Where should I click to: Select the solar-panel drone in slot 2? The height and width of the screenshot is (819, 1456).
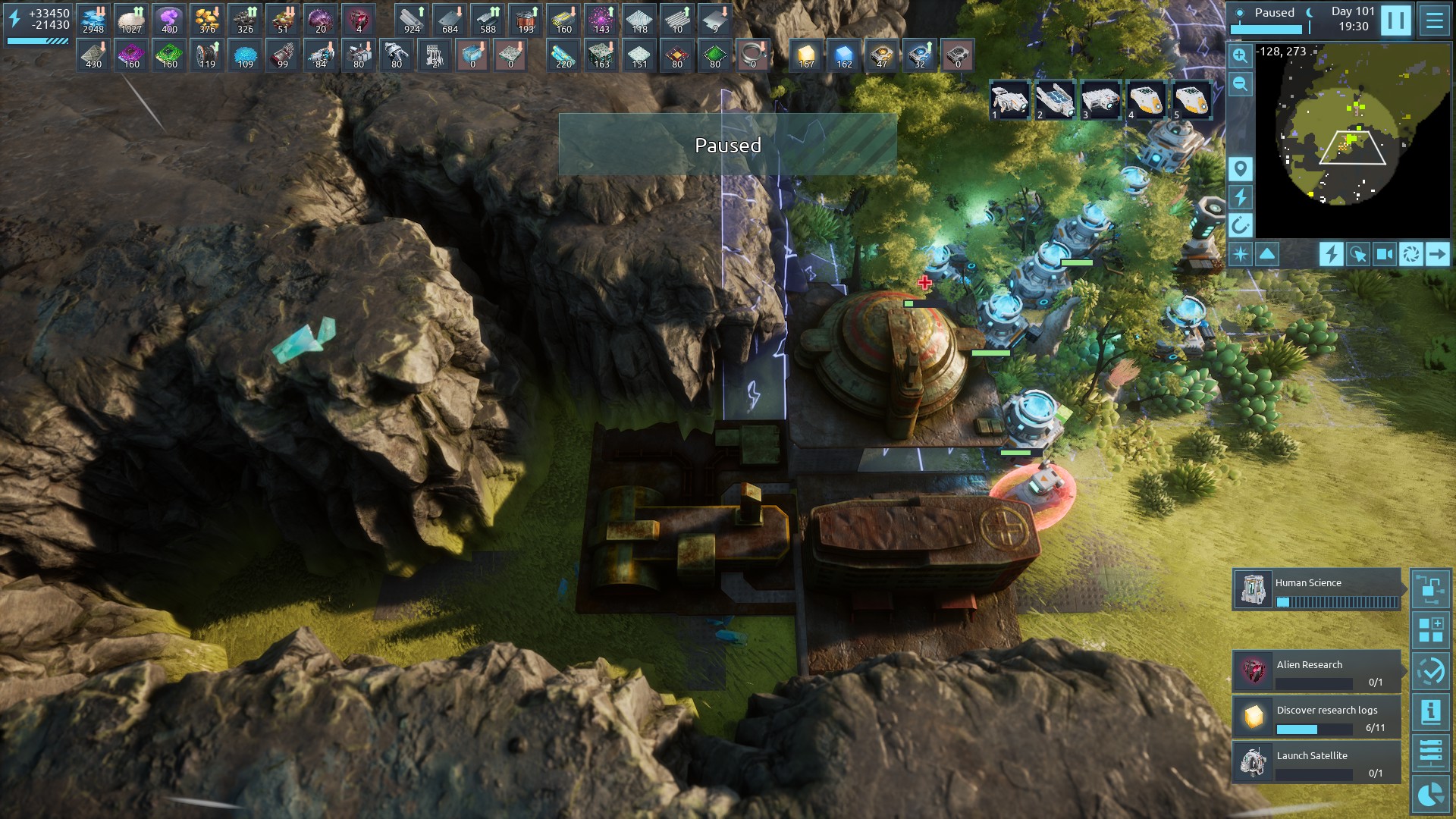point(1055,100)
